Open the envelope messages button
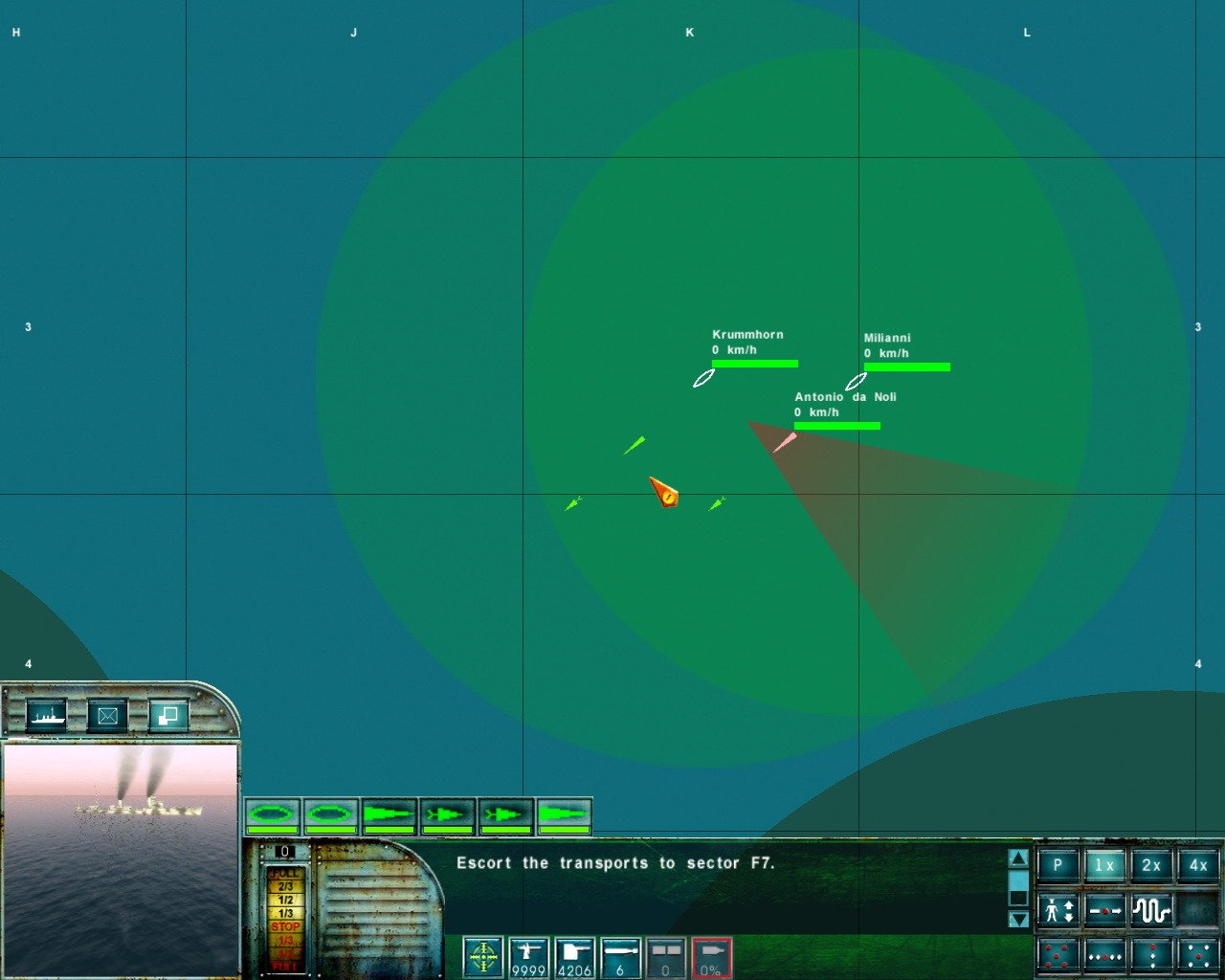The height and width of the screenshot is (980, 1225). (x=107, y=715)
